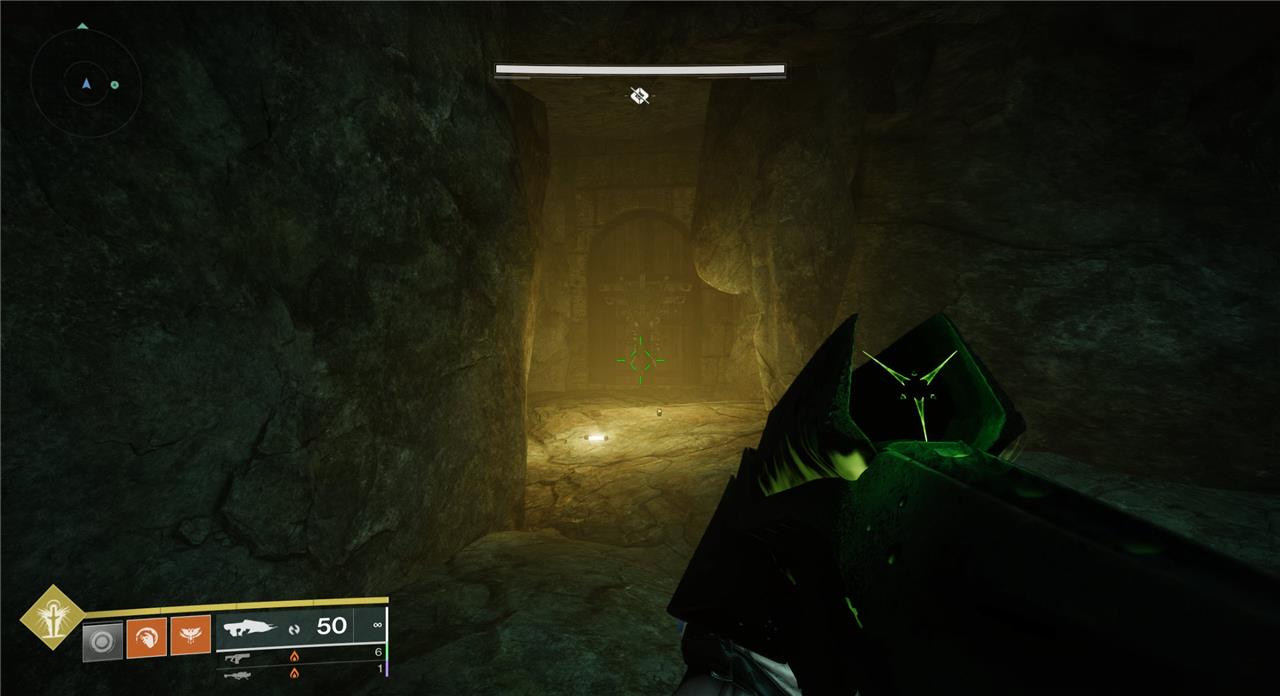The height and width of the screenshot is (696, 1280).
Task: Activate the golden sword Super ability icon
Action: point(51,617)
